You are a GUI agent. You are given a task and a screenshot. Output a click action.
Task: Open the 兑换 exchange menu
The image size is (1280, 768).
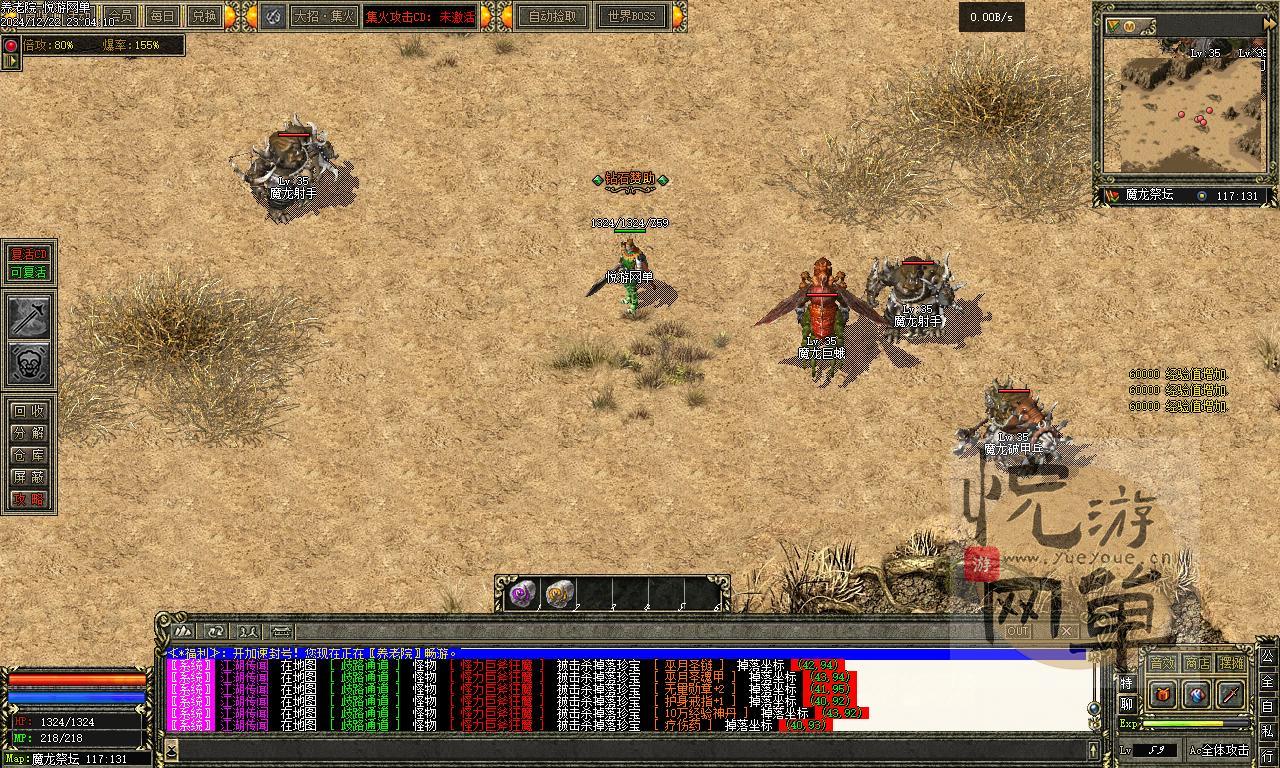(x=204, y=16)
